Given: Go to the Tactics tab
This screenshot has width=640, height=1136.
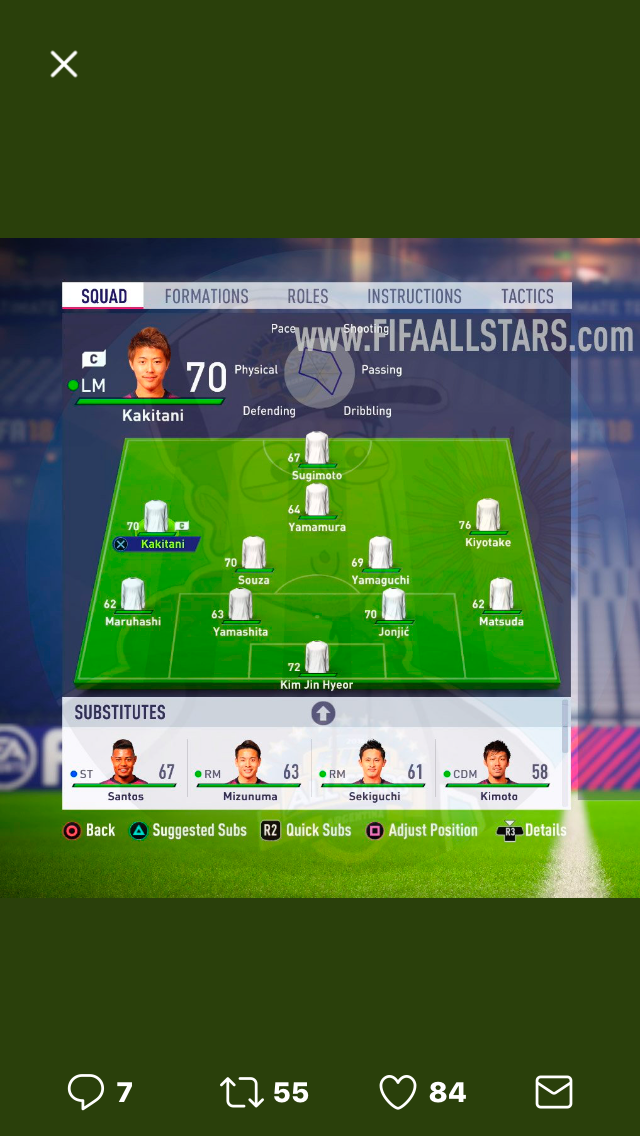Looking at the screenshot, I should pos(527,296).
